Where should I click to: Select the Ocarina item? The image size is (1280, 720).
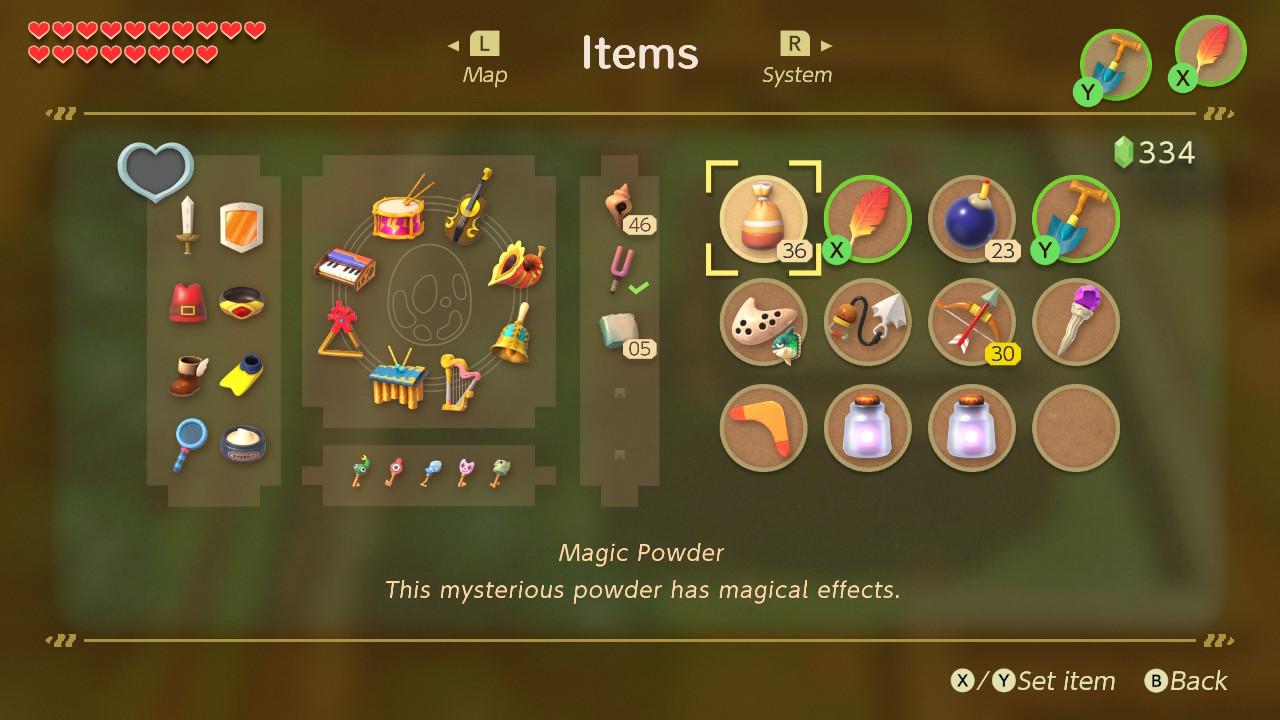click(x=763, y=322)
